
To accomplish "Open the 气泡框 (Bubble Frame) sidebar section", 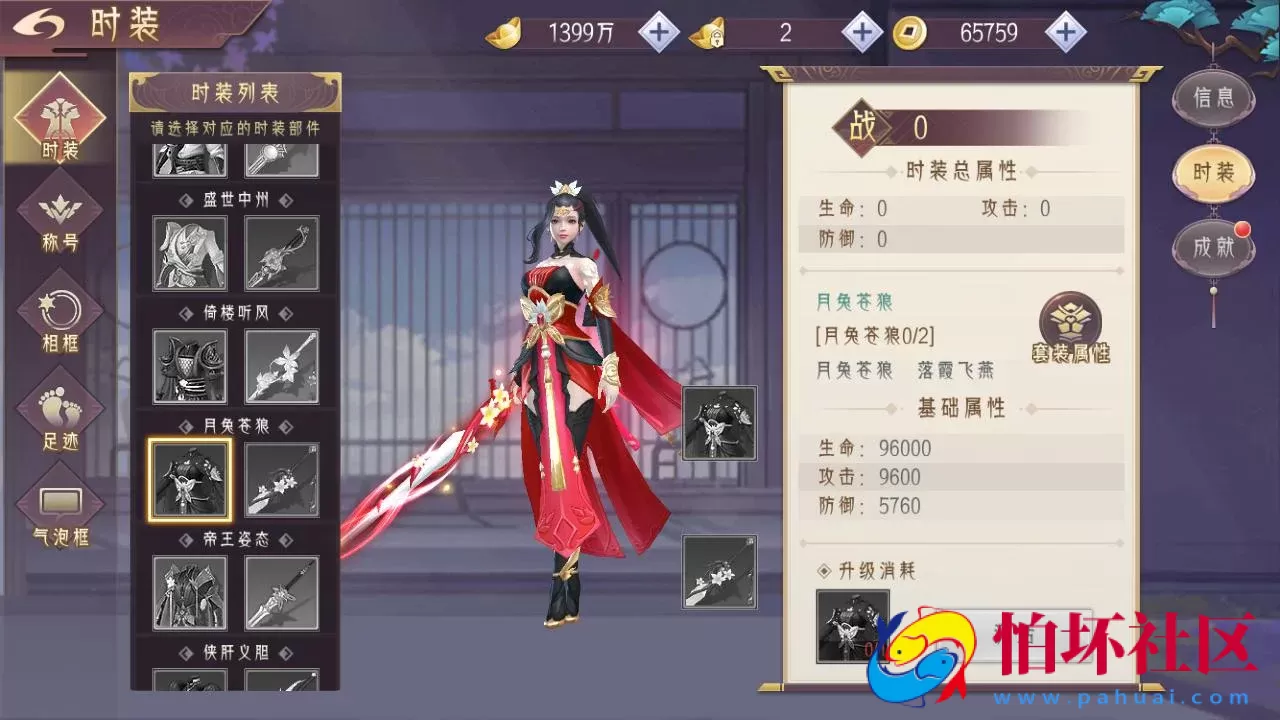I will point(58,505).
